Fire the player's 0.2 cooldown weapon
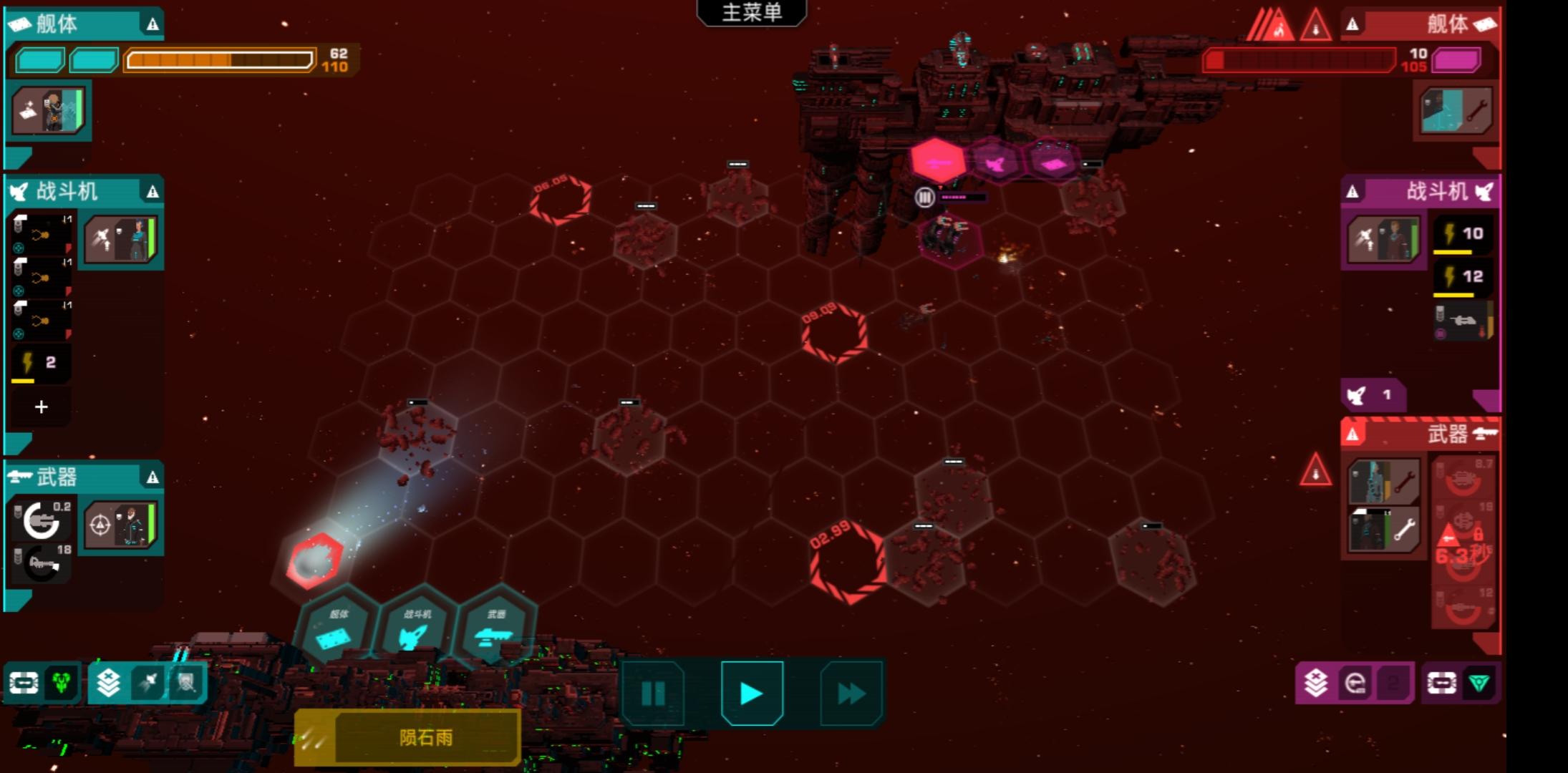Image resolution: width=1568 pixels, height=773 pixels. 42,520
